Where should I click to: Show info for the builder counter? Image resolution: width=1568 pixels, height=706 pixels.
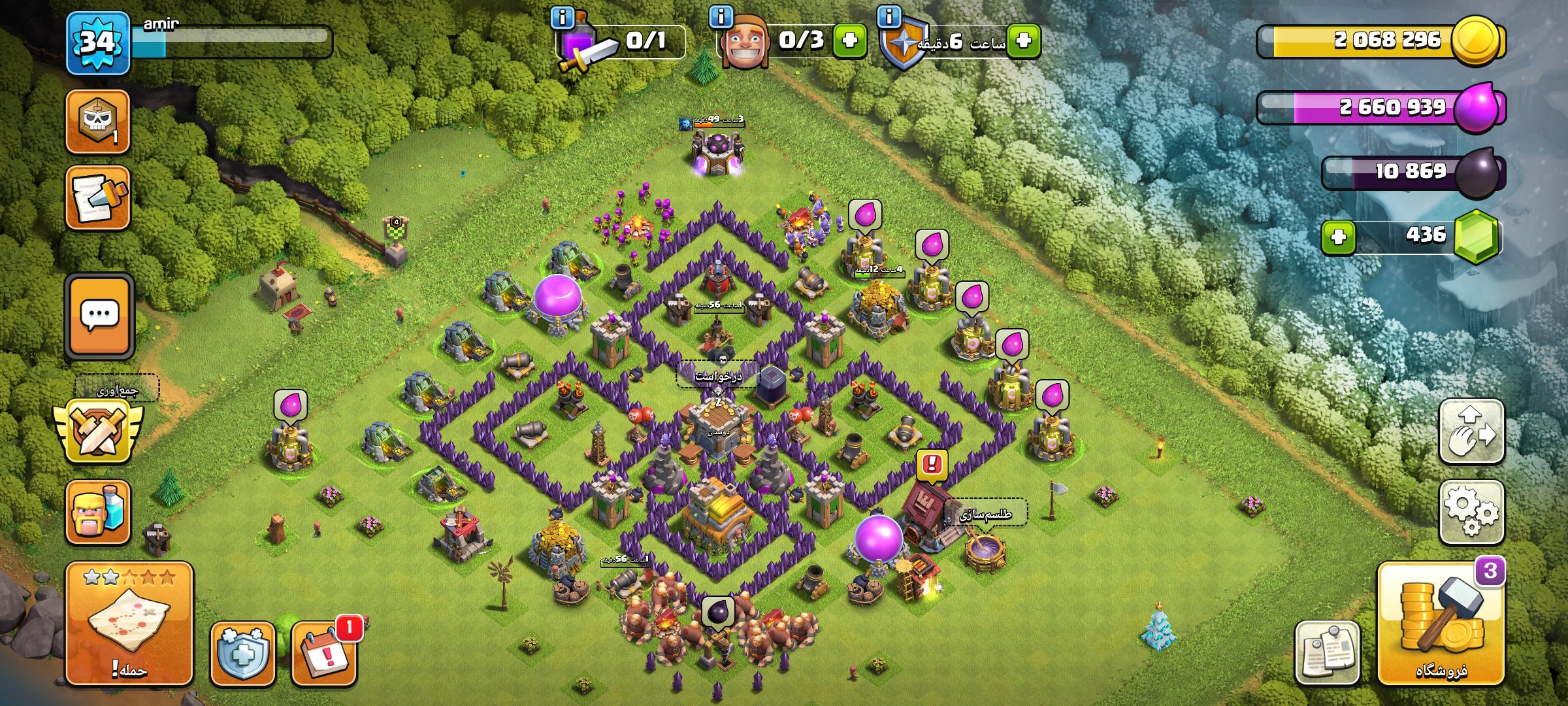point(721,16)
